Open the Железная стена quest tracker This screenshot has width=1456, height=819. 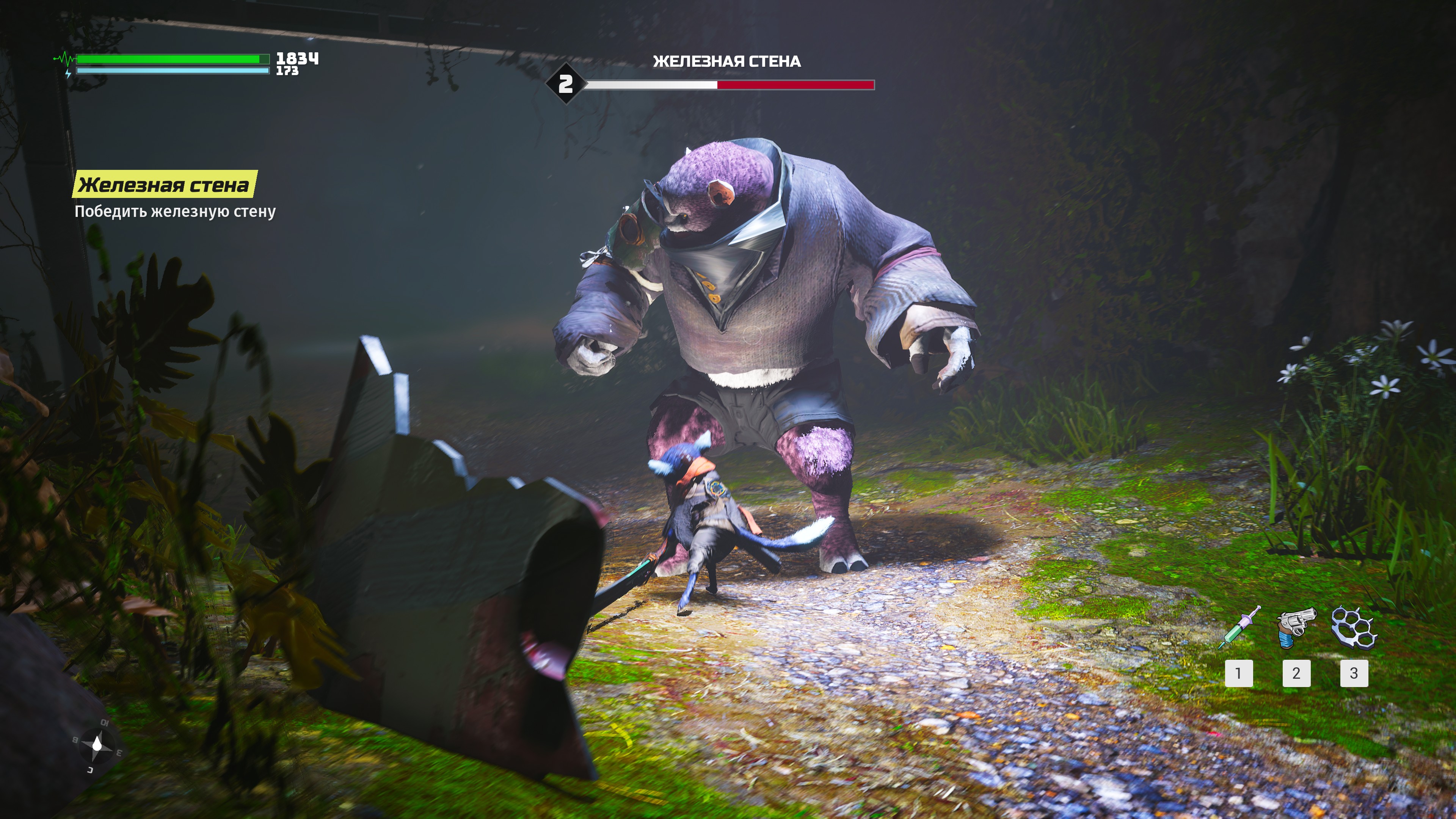pyautogui.click(x=164, y=185)
